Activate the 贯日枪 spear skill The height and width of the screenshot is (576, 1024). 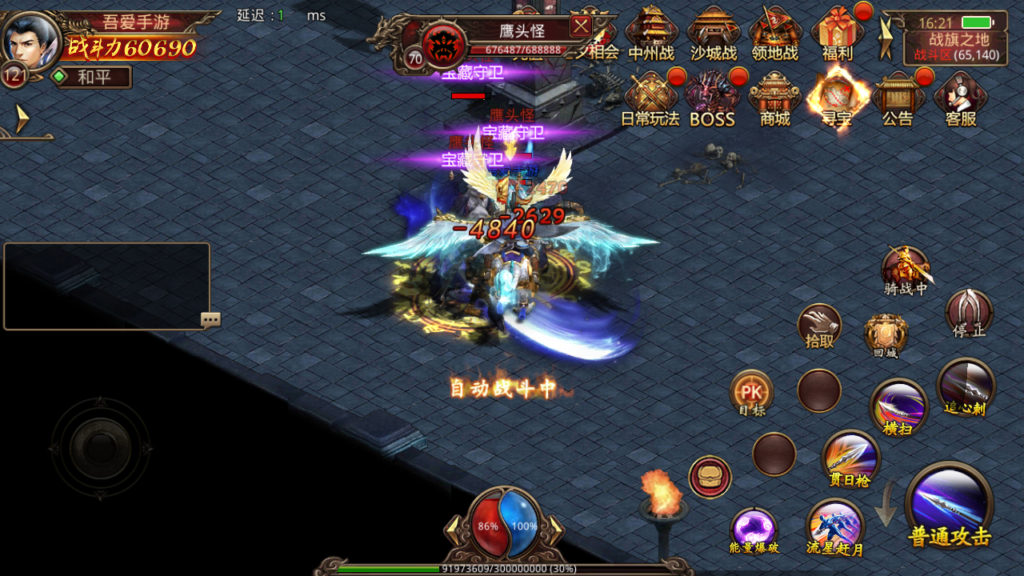click(850, 458)
